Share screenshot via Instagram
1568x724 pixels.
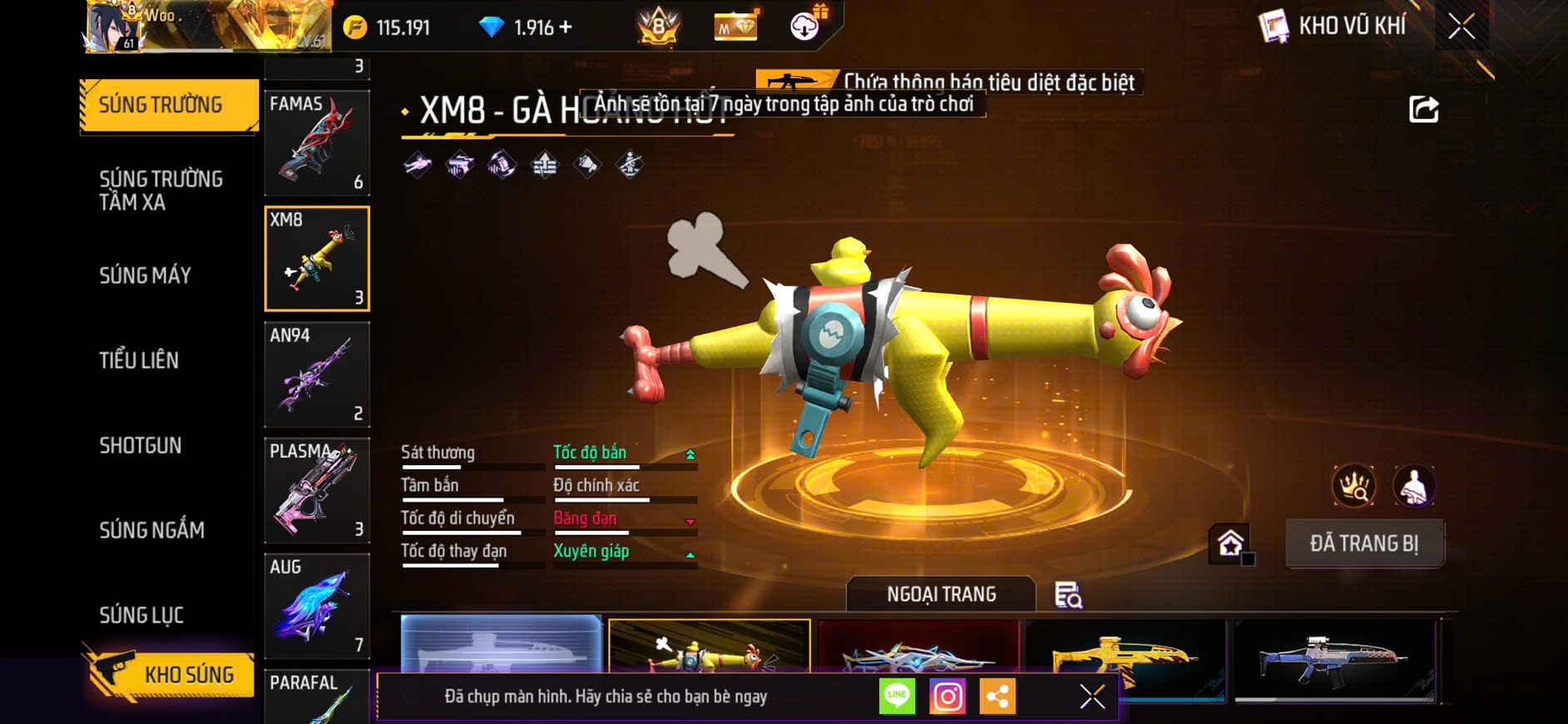click(x=947, y=697)
